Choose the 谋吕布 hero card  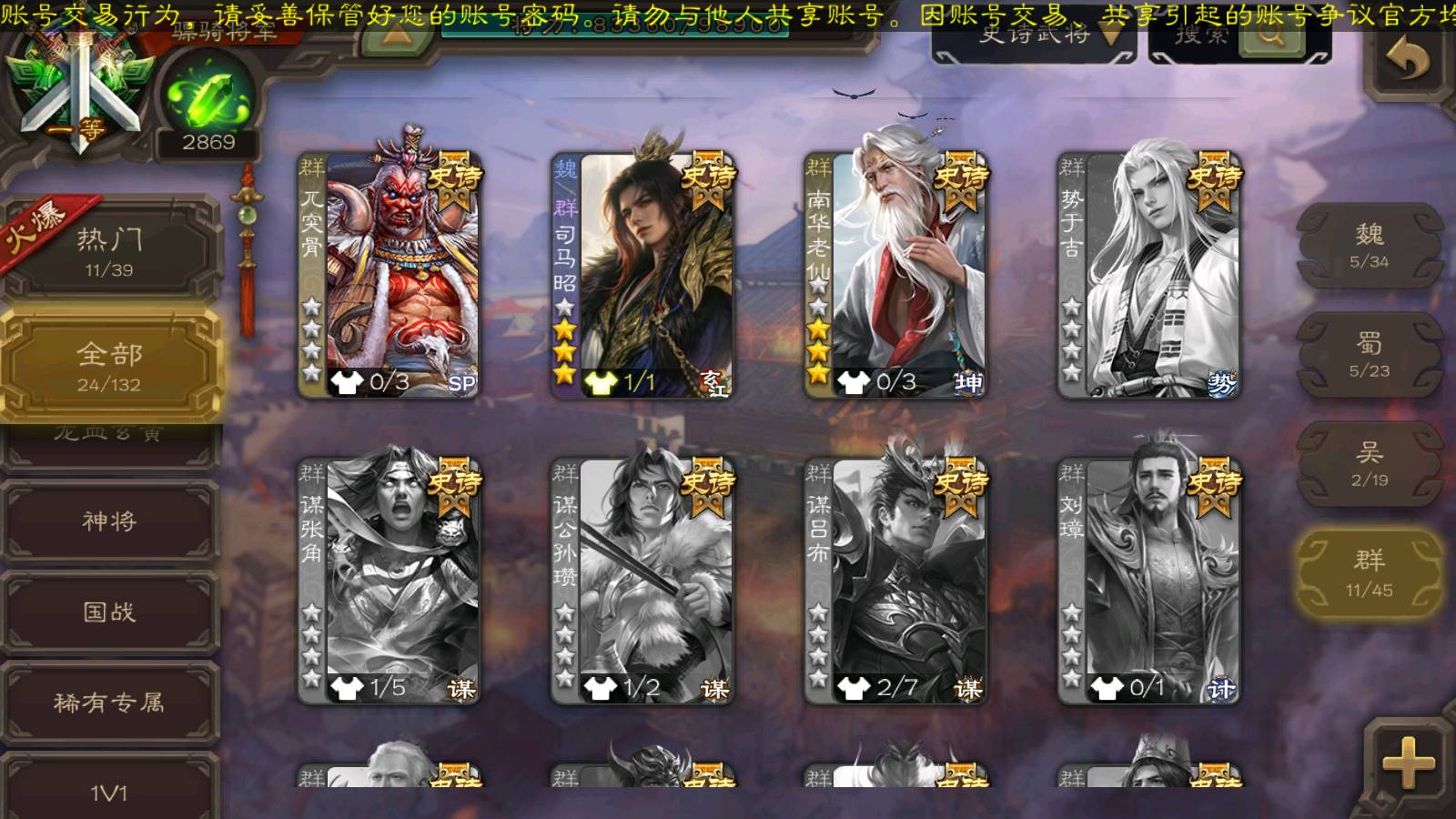[895, 581]
